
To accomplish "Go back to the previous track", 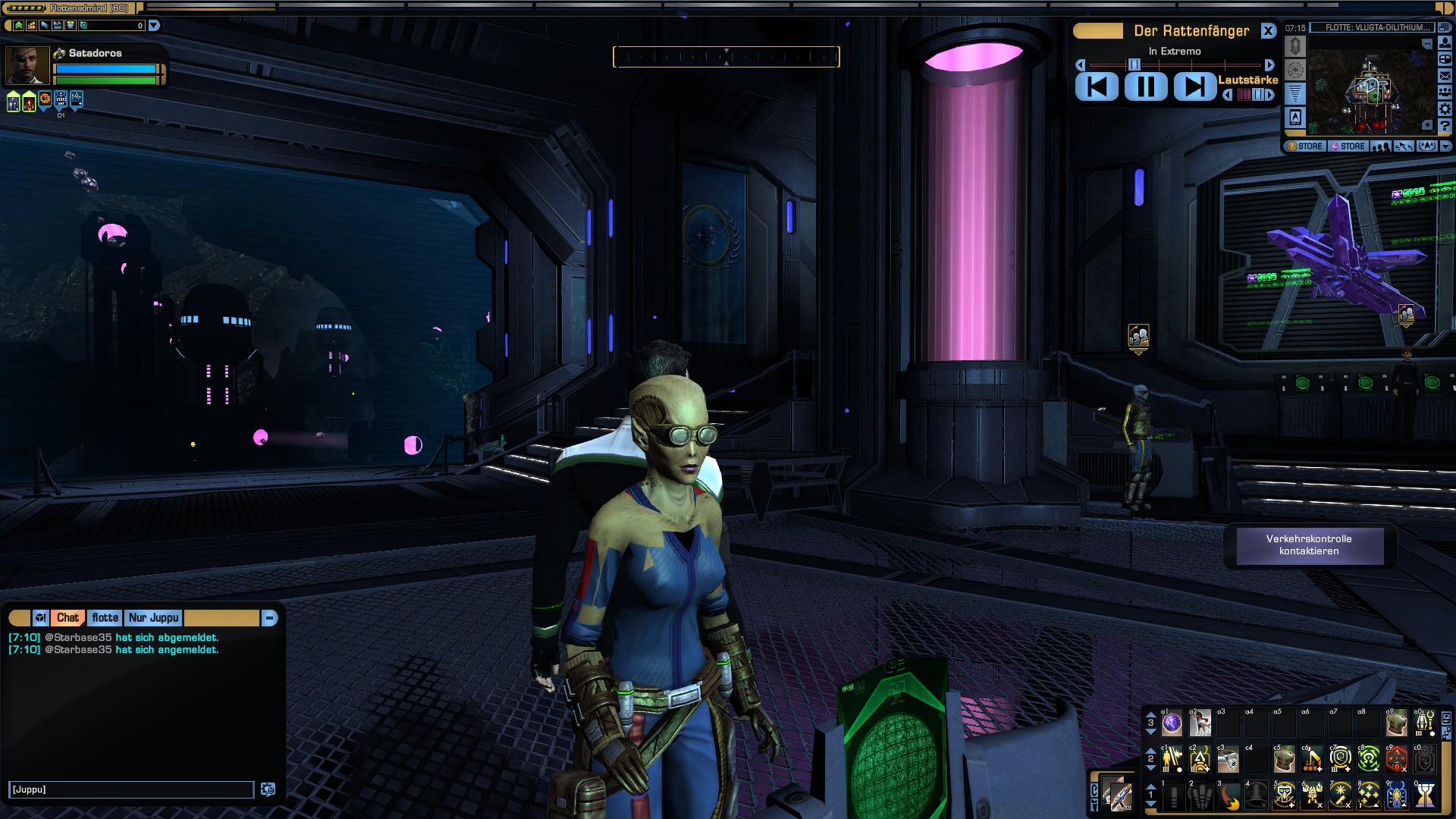I will tap(1097, 86).
